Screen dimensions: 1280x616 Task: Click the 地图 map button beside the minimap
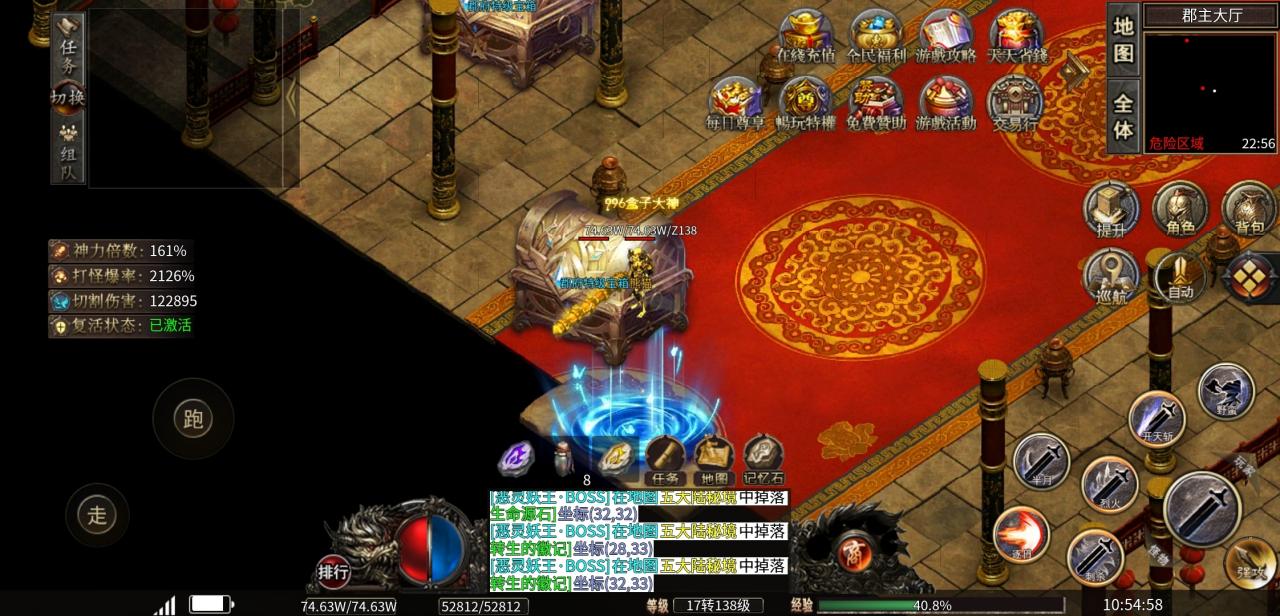click(x=1123, y=39)
